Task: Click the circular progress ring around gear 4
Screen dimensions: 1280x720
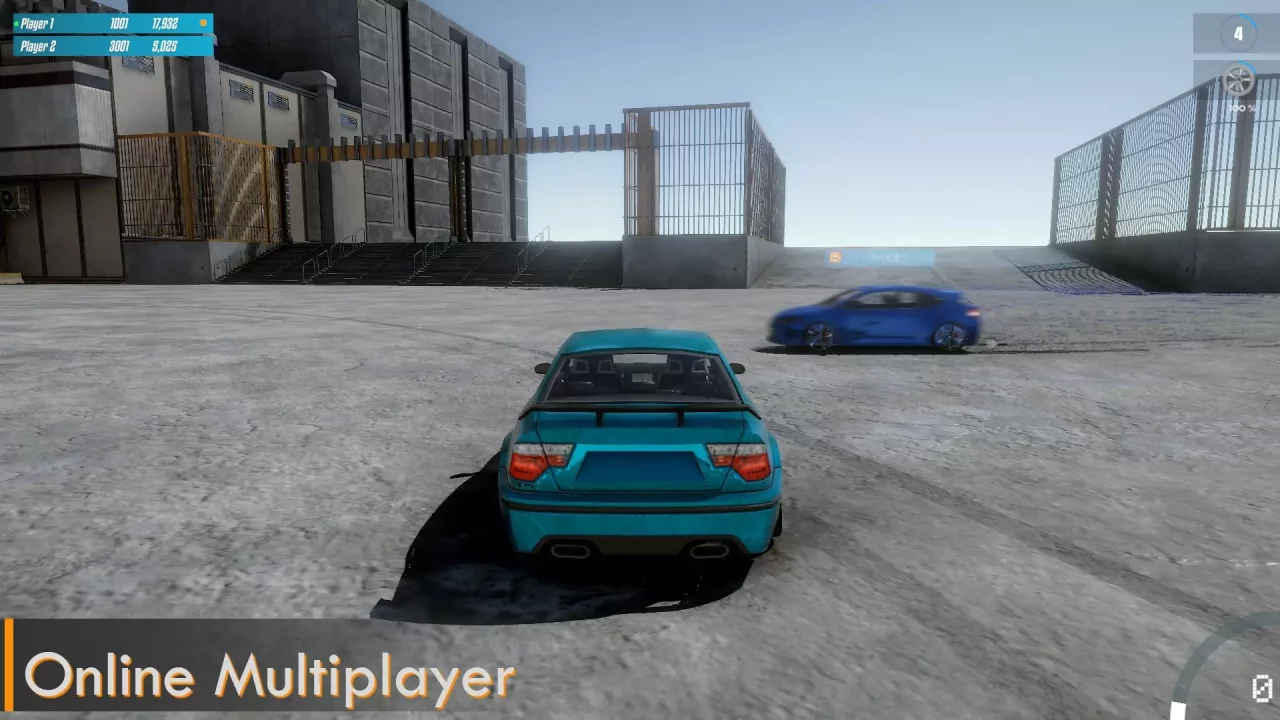Action: click(x=1239, y=35)
